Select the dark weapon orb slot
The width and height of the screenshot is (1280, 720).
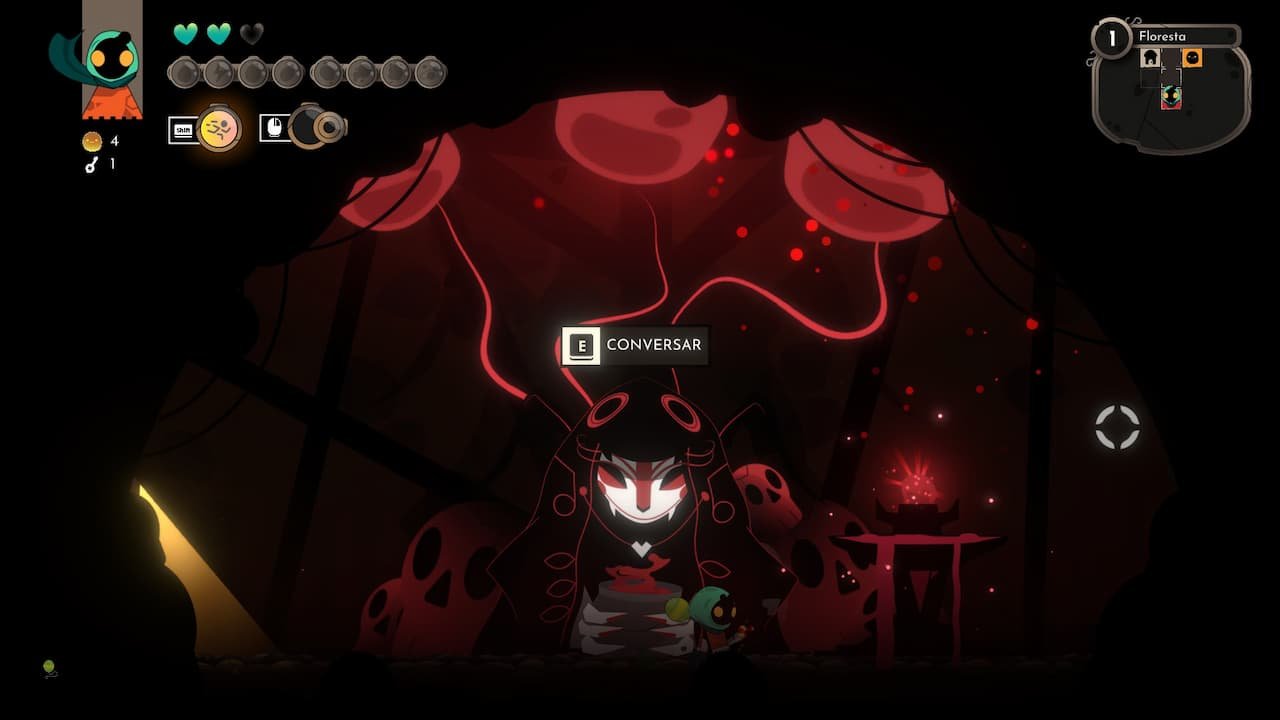click(x=308, y=127)
